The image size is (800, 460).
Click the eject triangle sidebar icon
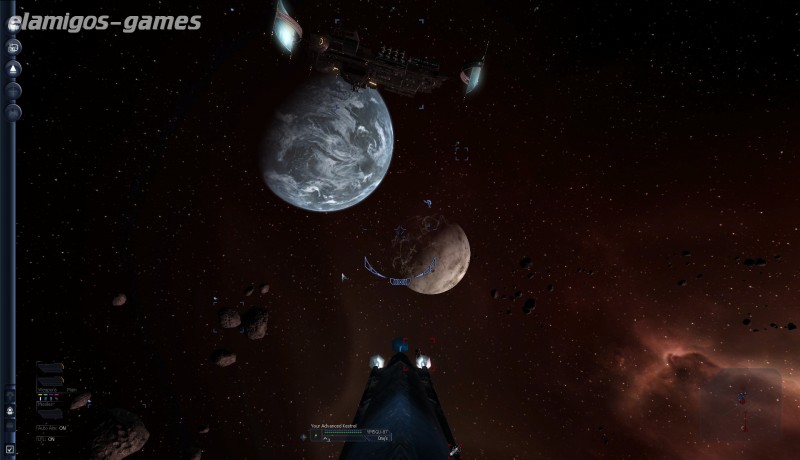click(14, 69)
